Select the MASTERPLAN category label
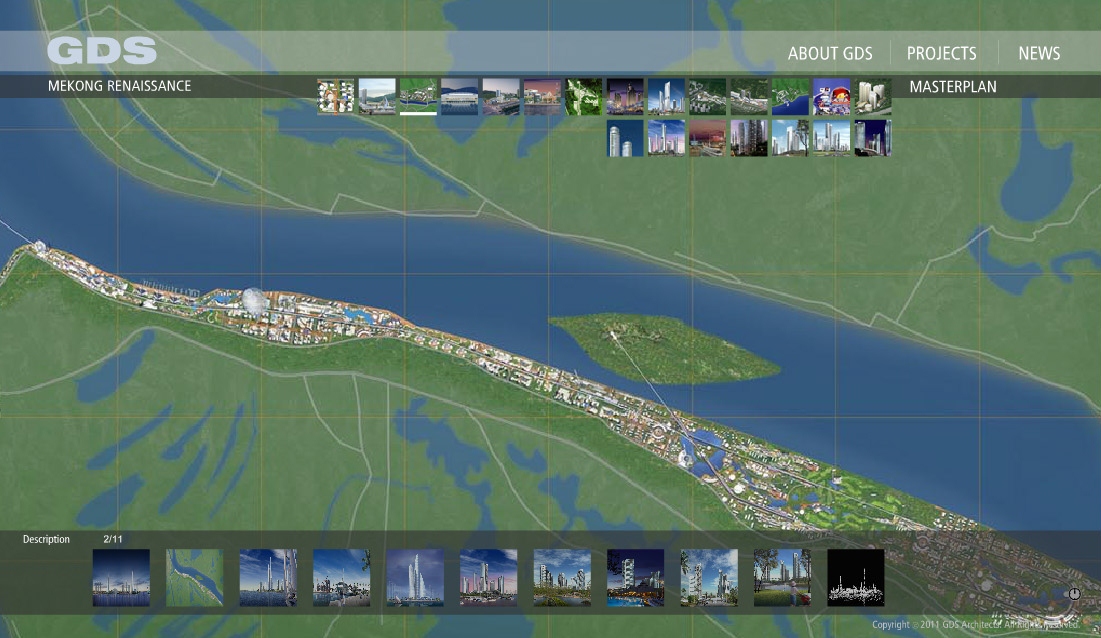This screenshot has height=638, width=1101. point(953,87)
